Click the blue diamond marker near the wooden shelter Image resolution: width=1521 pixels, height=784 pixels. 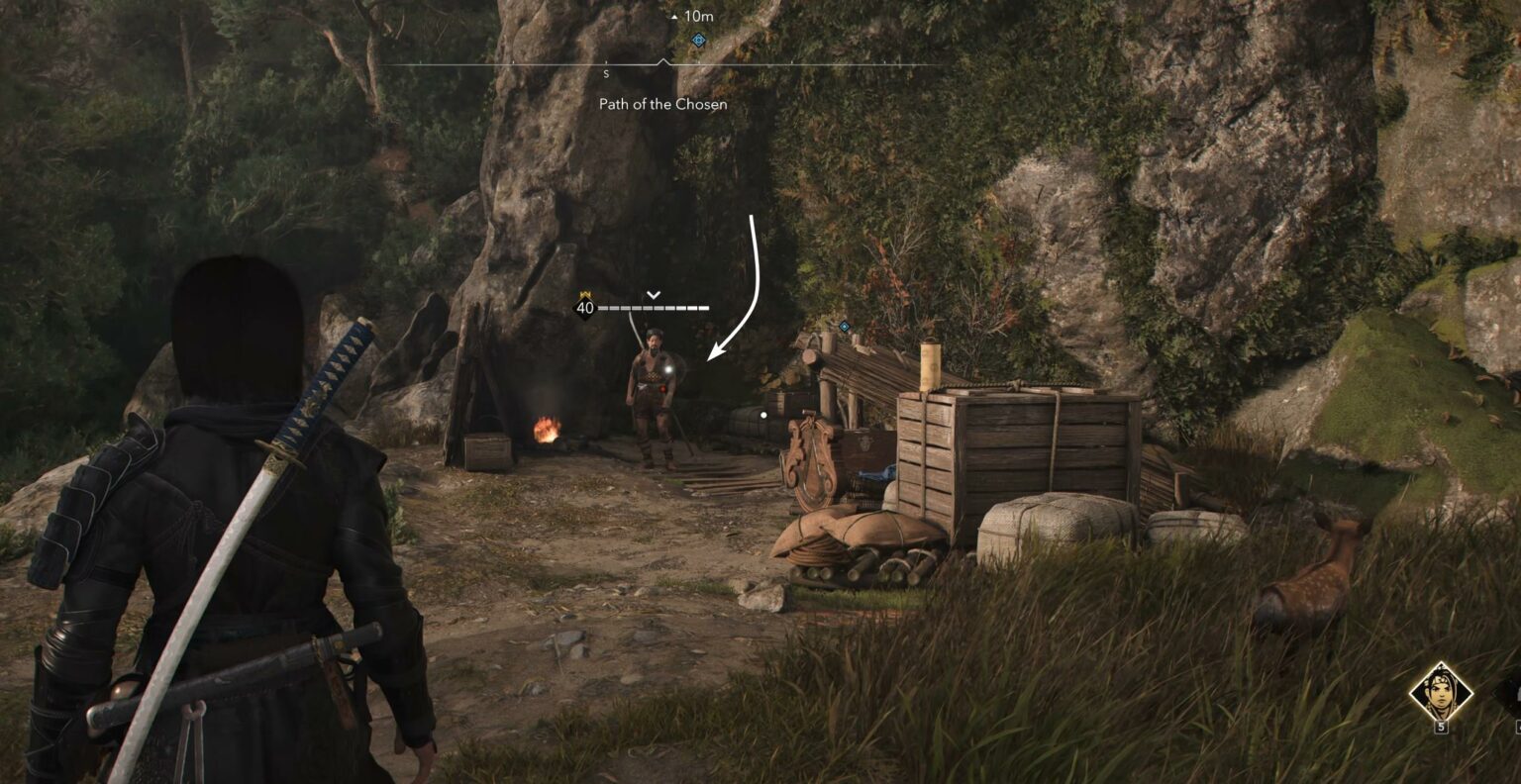[844, 324]
